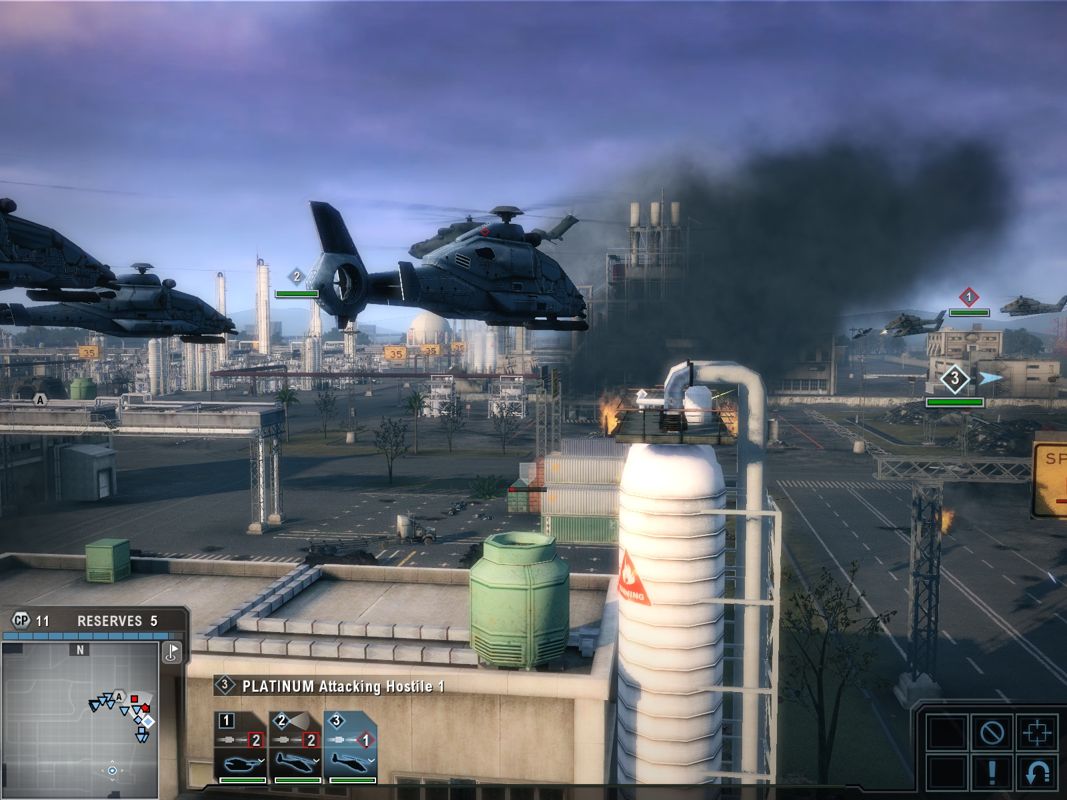Select the friendly unit 2 marker
This screenshot has width=1067, height=800.
[x=296, y=276]
